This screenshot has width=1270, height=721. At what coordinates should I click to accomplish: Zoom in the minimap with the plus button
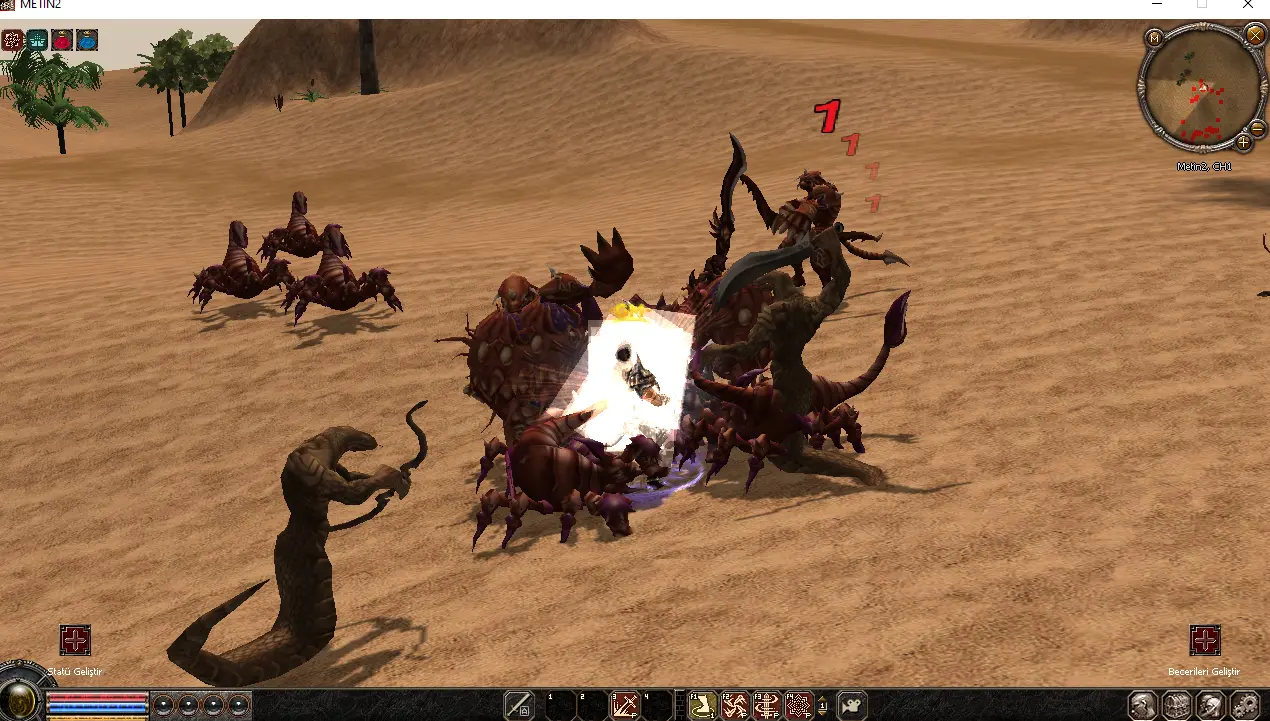click(1244, 143)
